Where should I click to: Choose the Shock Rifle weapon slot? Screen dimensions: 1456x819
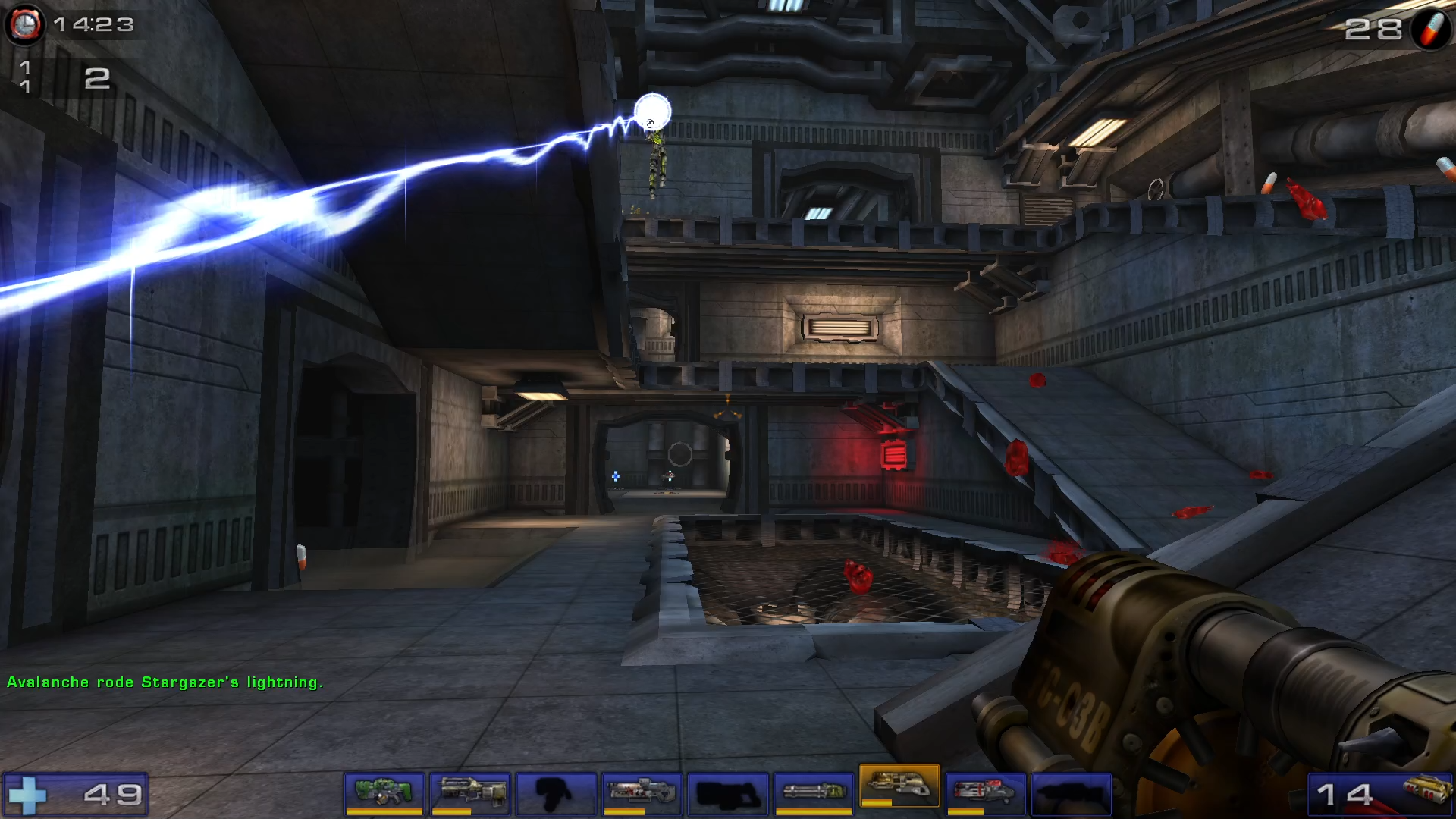click(642, 793)
